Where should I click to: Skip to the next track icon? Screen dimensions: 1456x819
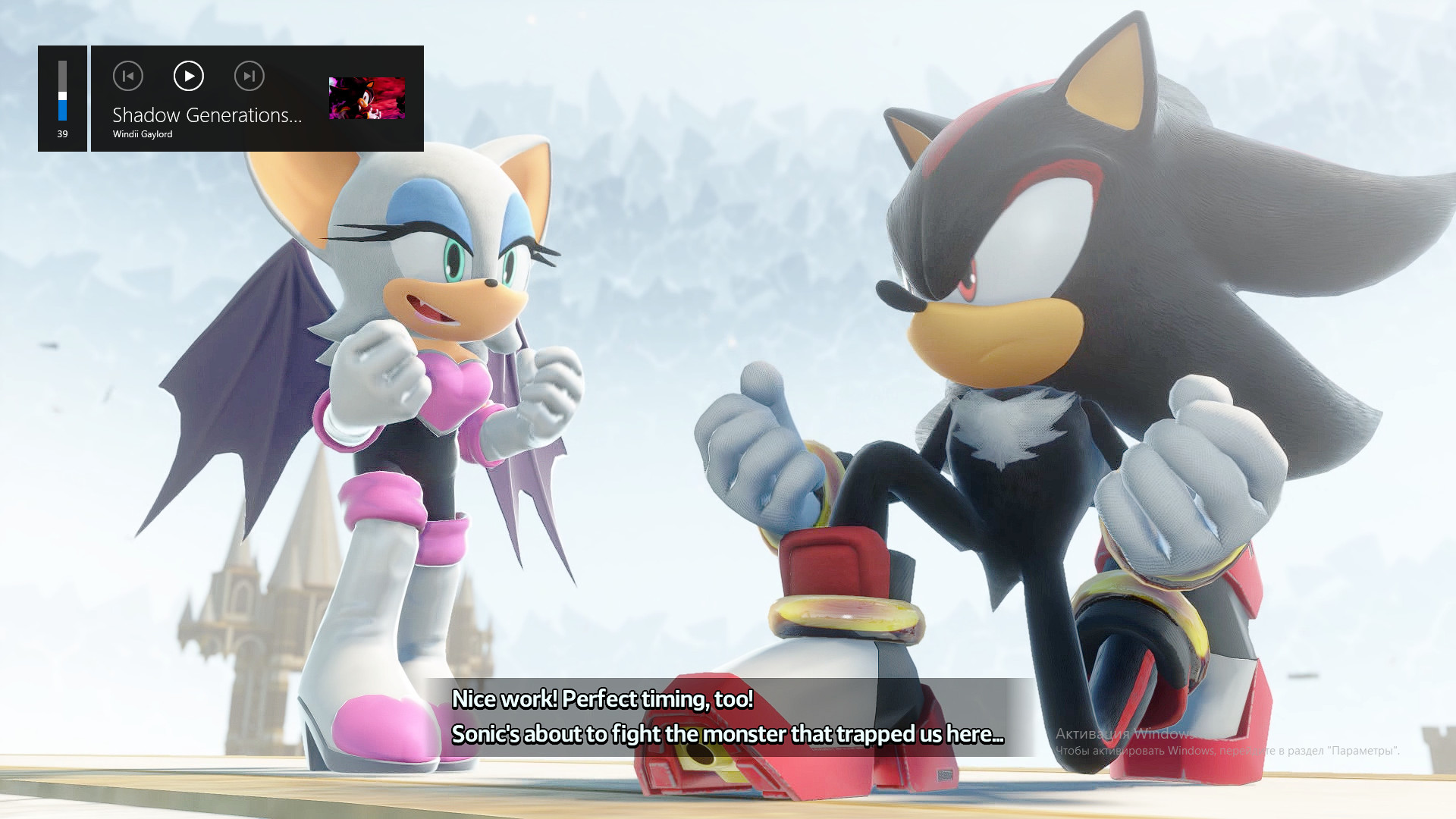pyautogui.click(x=249, y=76)
